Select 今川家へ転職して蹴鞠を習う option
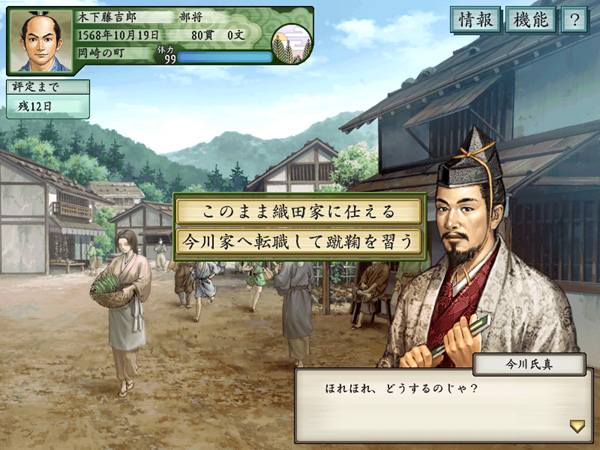The width and height of the screenshot is (600, 450). tap(299, 242)
